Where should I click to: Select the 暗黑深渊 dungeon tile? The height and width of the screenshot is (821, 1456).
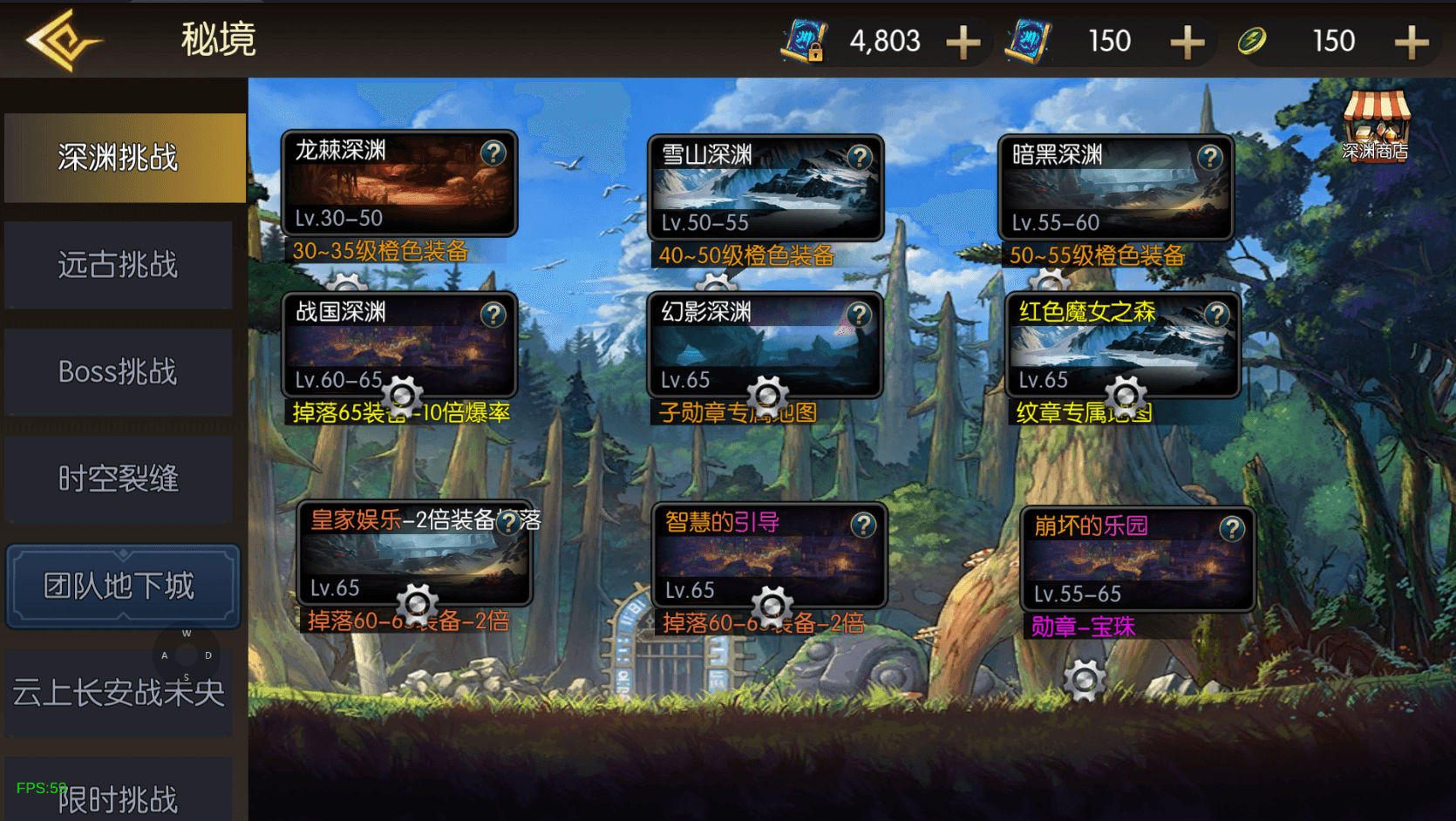pos(1115,188)
